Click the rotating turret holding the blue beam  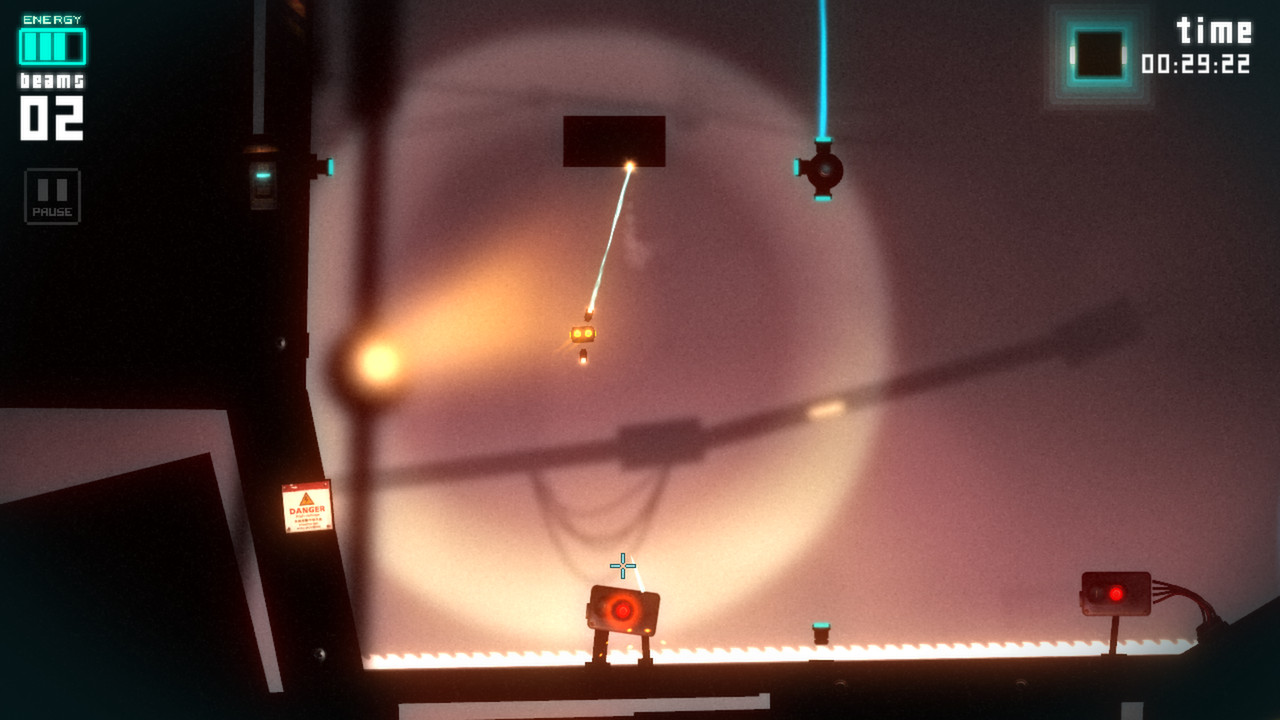(823, 170)
